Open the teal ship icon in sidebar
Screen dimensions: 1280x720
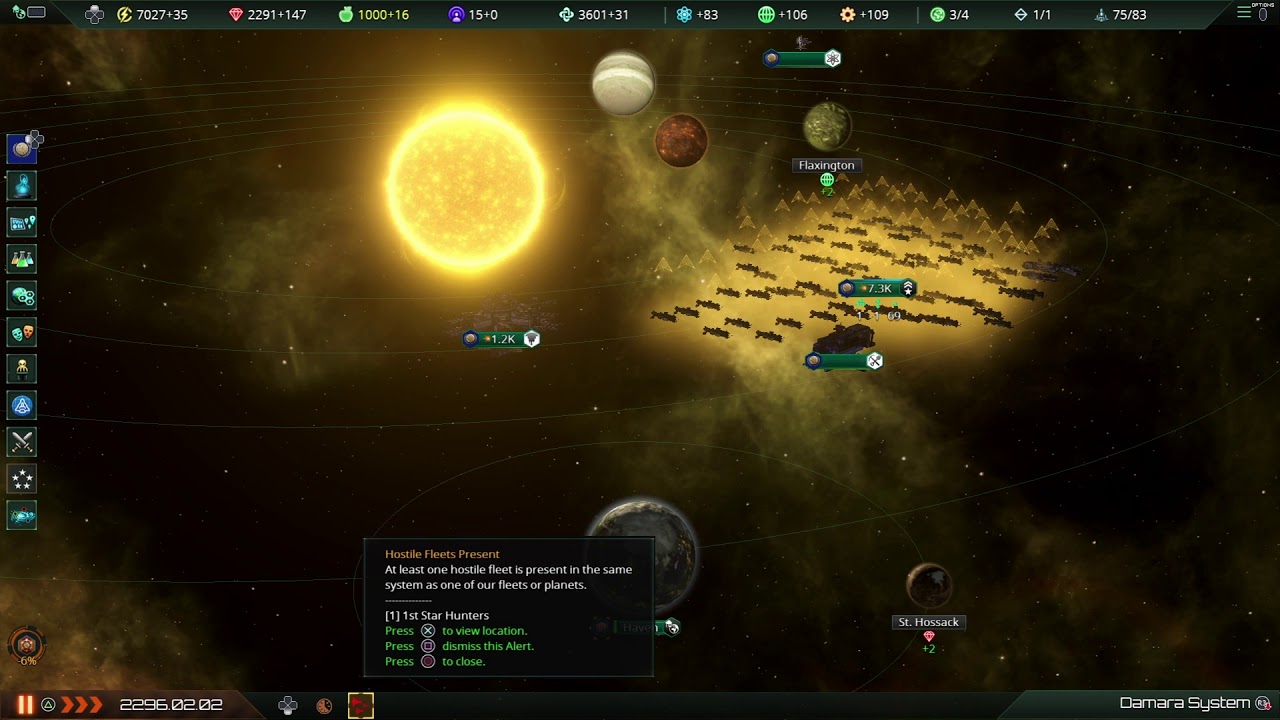[x=22, y=516]
